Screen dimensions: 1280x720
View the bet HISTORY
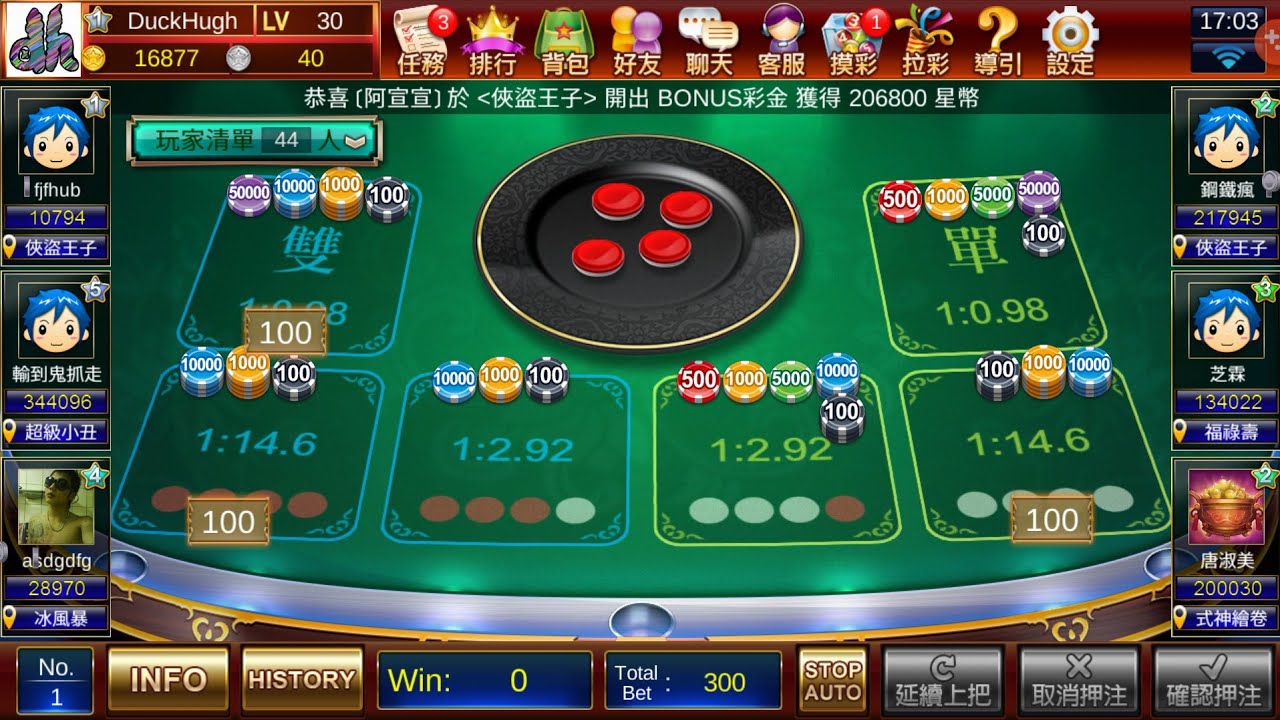tap(302, 680)
